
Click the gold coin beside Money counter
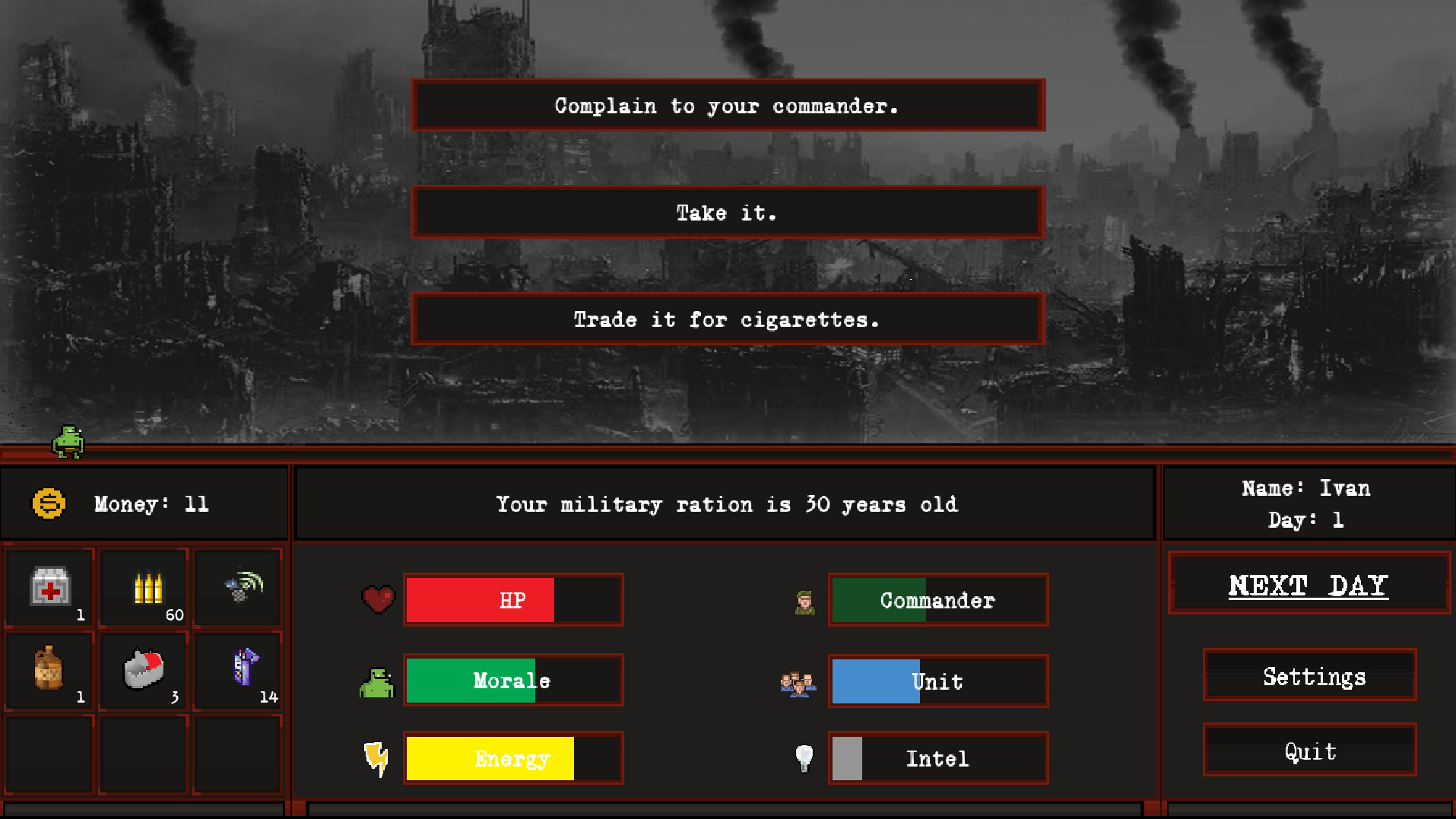coord(49,503)
